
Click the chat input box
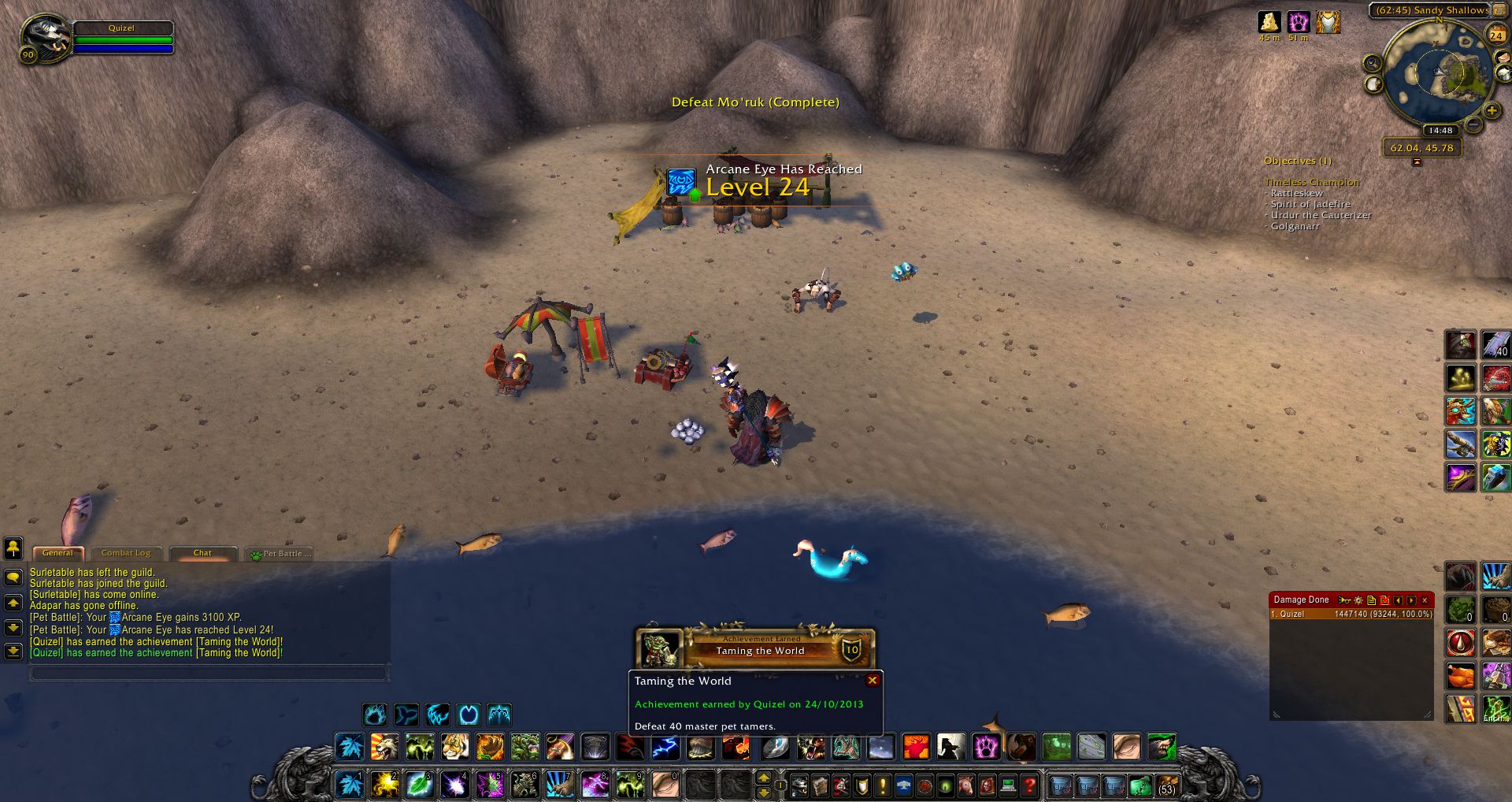pos(208,673)
